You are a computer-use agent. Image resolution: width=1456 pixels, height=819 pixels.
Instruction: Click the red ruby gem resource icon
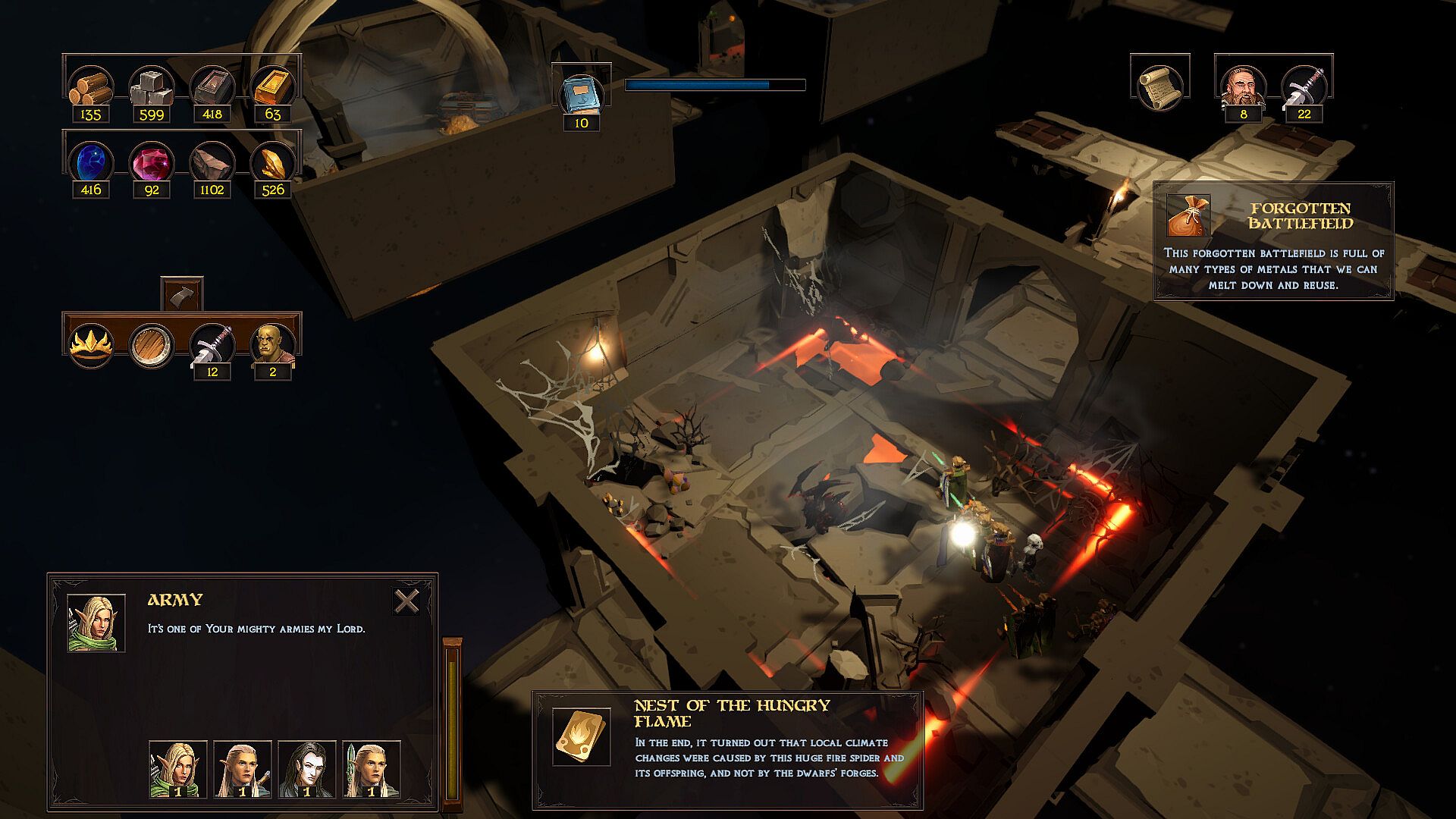coord(152,162)
